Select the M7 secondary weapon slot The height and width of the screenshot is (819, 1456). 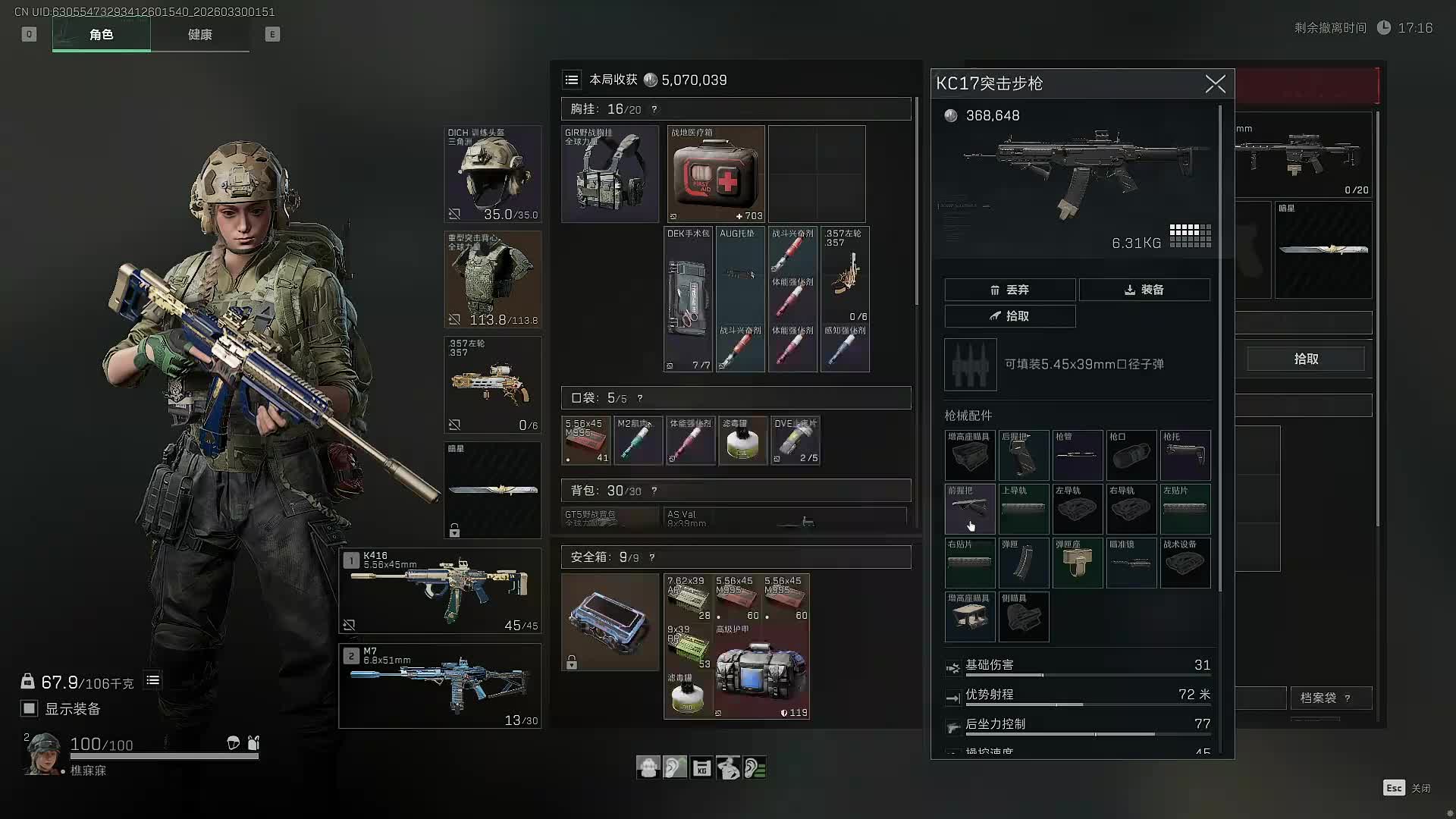click(x=440, y=686)
